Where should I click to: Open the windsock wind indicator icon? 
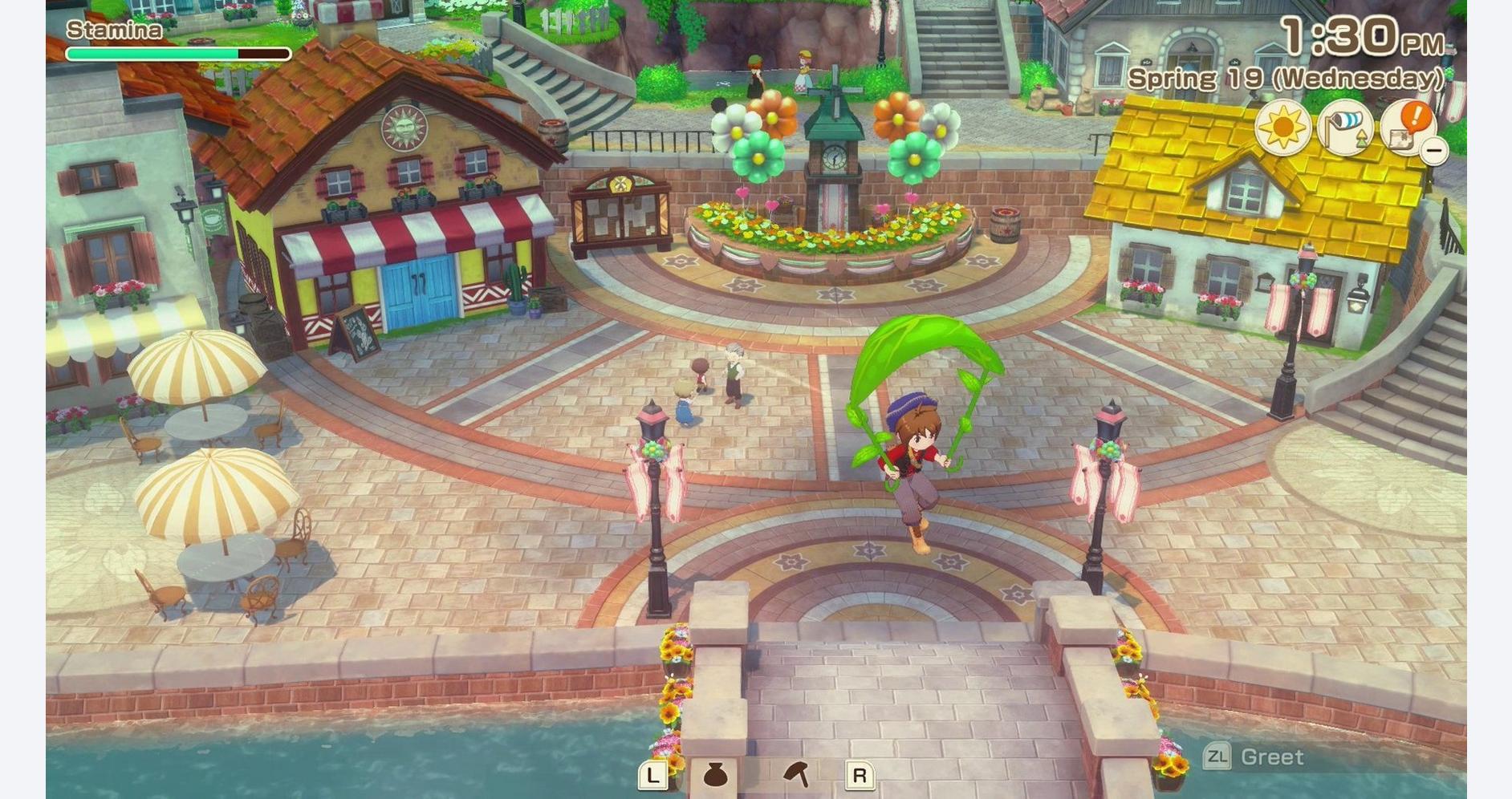coord(1345,128)
